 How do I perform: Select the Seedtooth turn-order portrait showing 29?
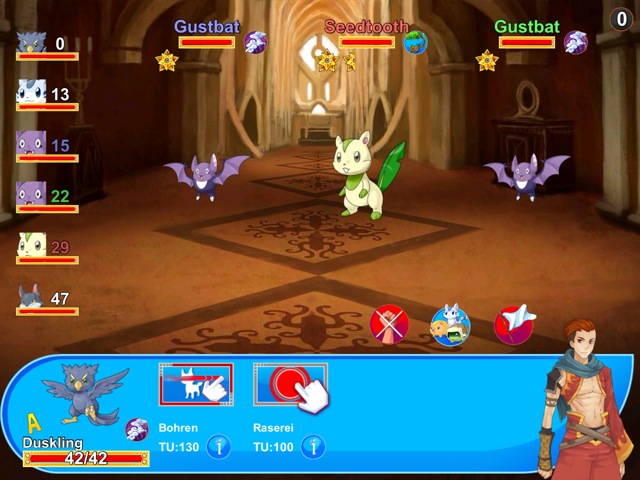31,246
